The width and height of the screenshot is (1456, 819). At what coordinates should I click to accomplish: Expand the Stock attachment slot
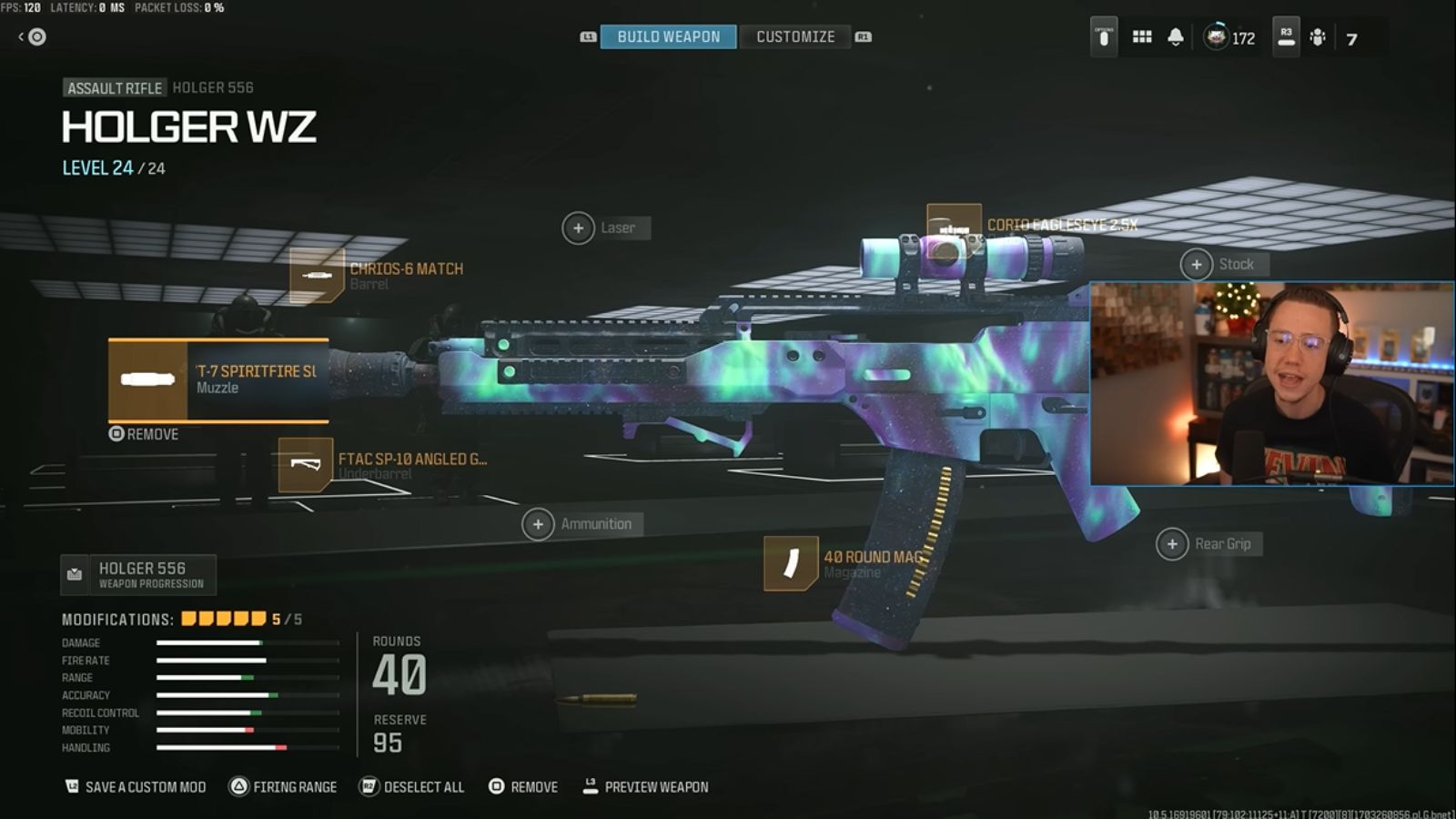[1197, 264]
